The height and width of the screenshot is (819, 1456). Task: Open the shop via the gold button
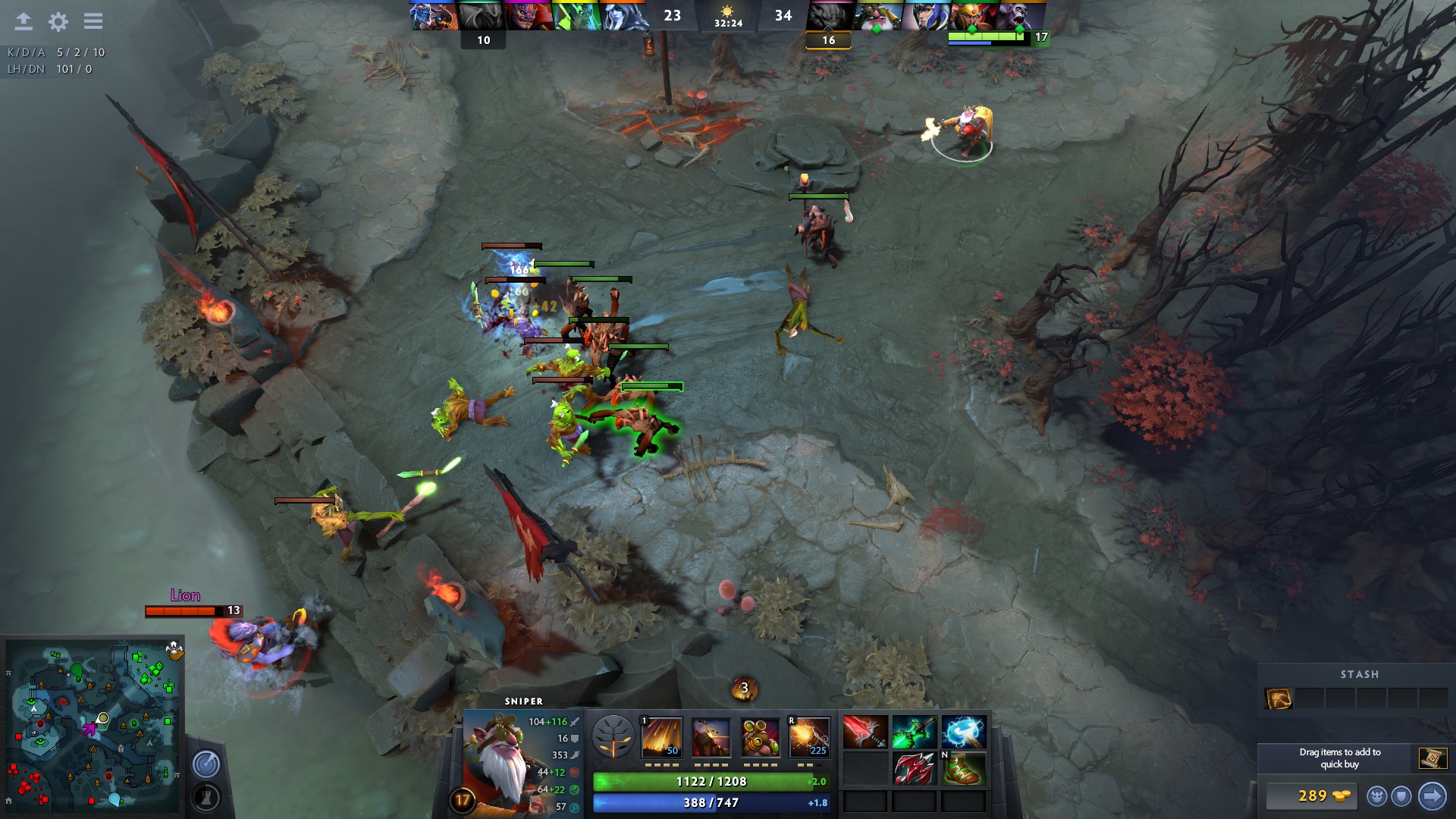click(x=1312, y=796)
